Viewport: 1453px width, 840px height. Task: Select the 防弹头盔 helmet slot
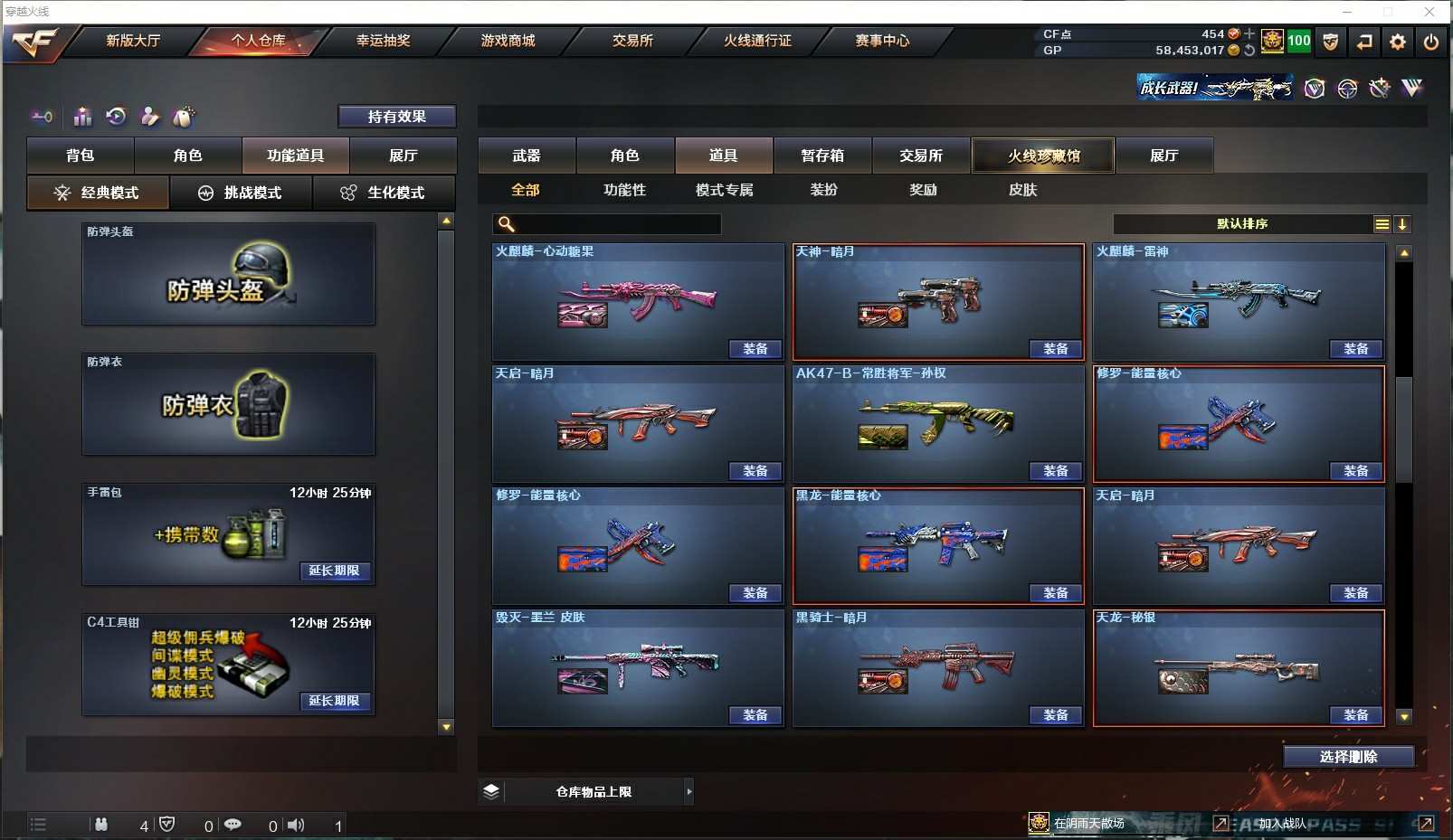click(x=228, y=275)
